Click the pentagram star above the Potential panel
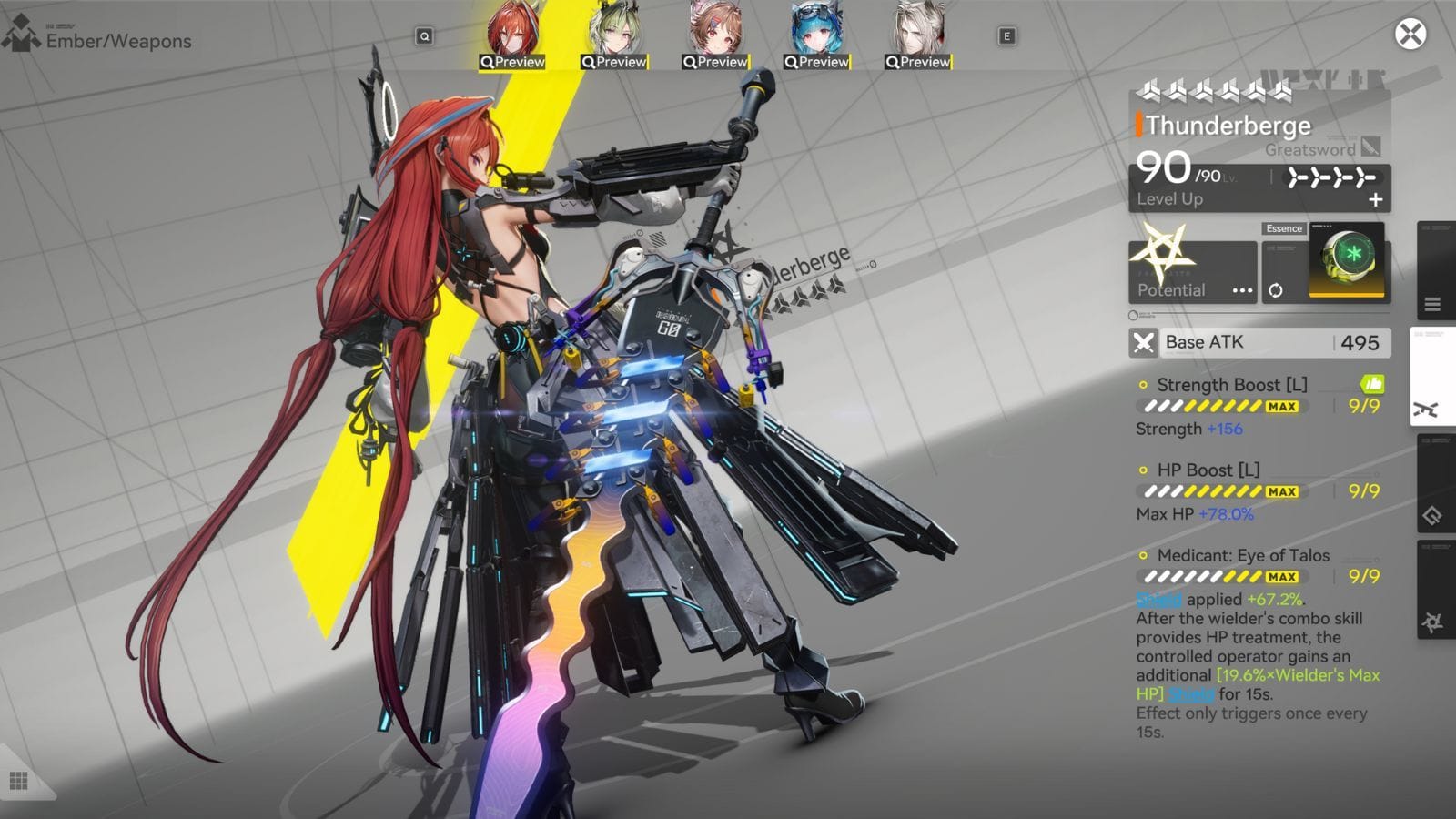The height and width of the screenshot is (819, 1456). (x=1161, y=252)
